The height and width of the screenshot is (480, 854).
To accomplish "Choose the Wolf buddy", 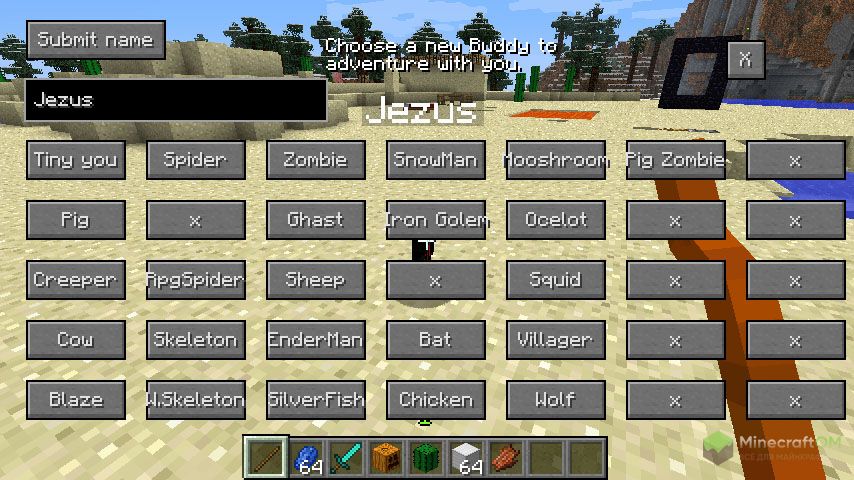I will pos(556,400).
